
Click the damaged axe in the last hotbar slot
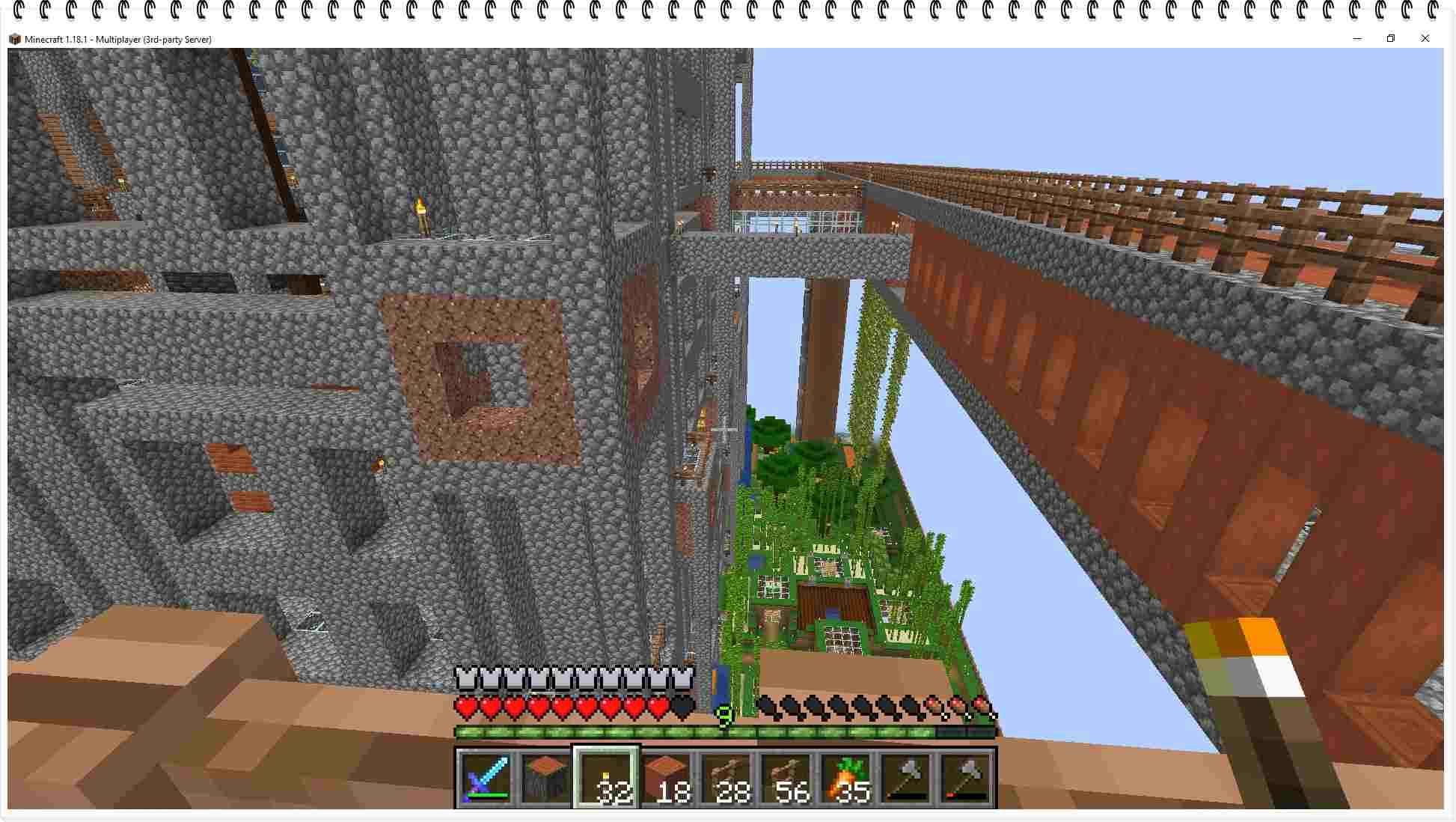pos(964,779)
